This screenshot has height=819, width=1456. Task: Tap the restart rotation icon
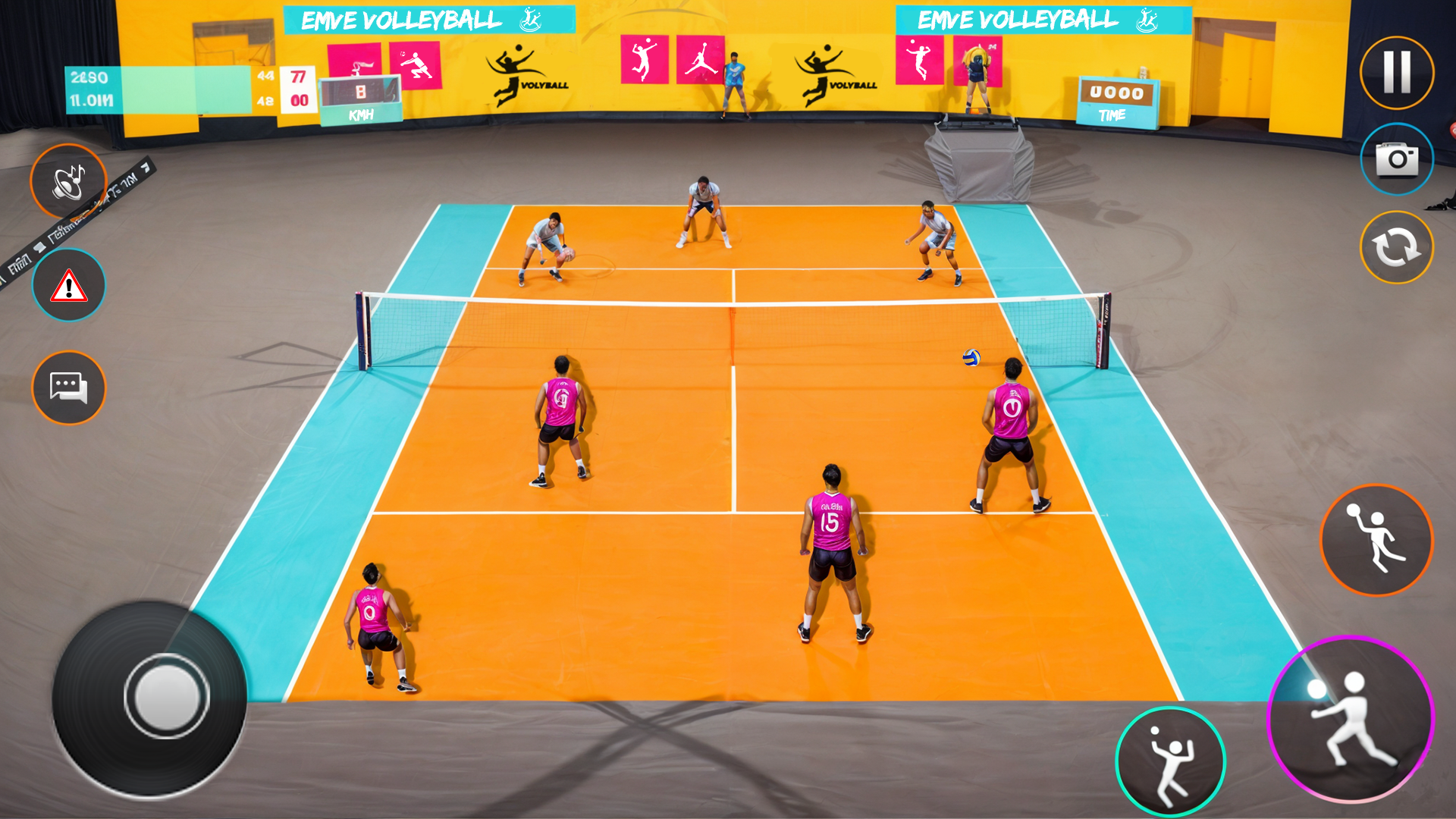pos(1396,245)
